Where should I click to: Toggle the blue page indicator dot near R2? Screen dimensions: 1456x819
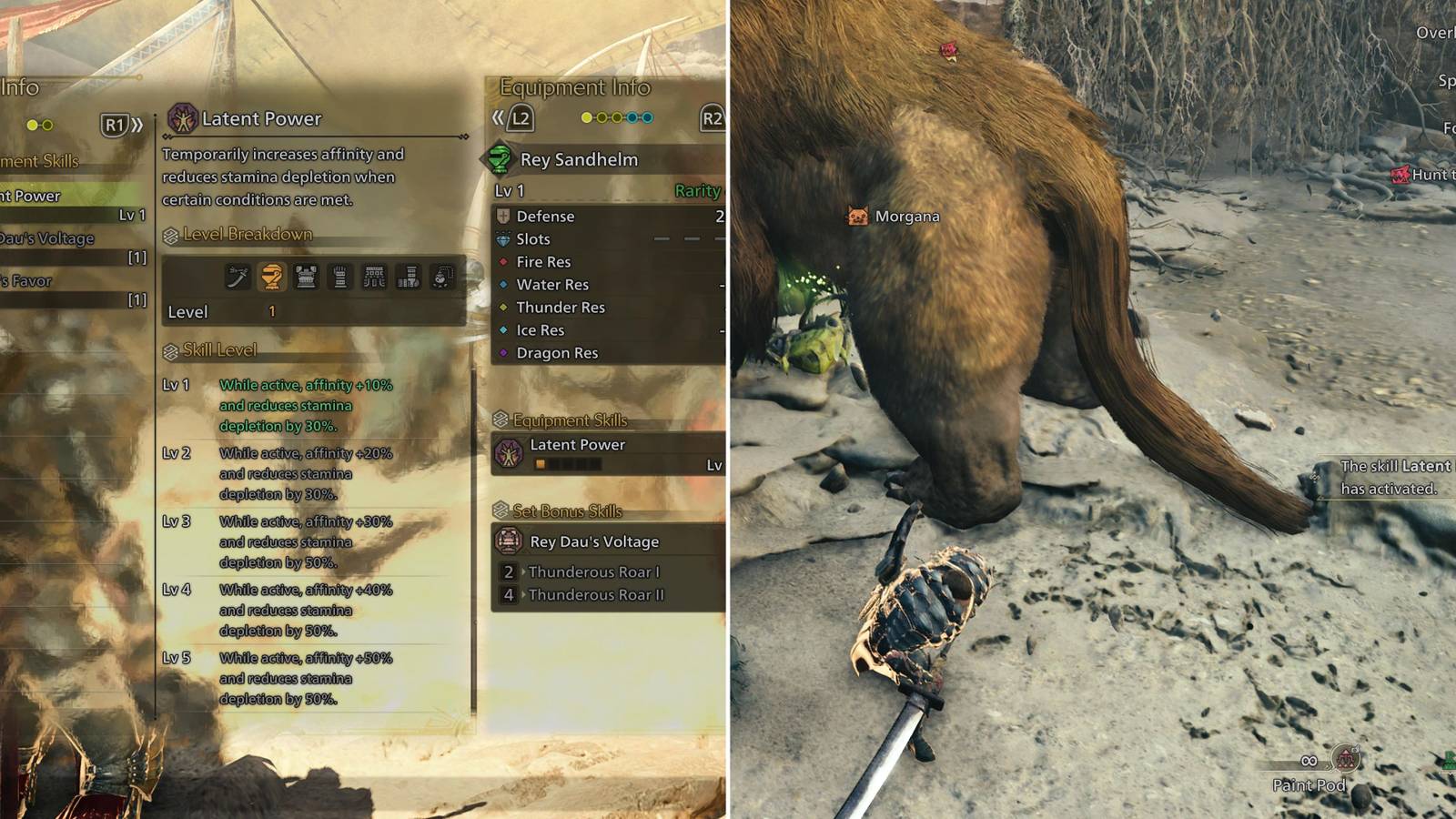pyautogui.click(x=647, y=116)
